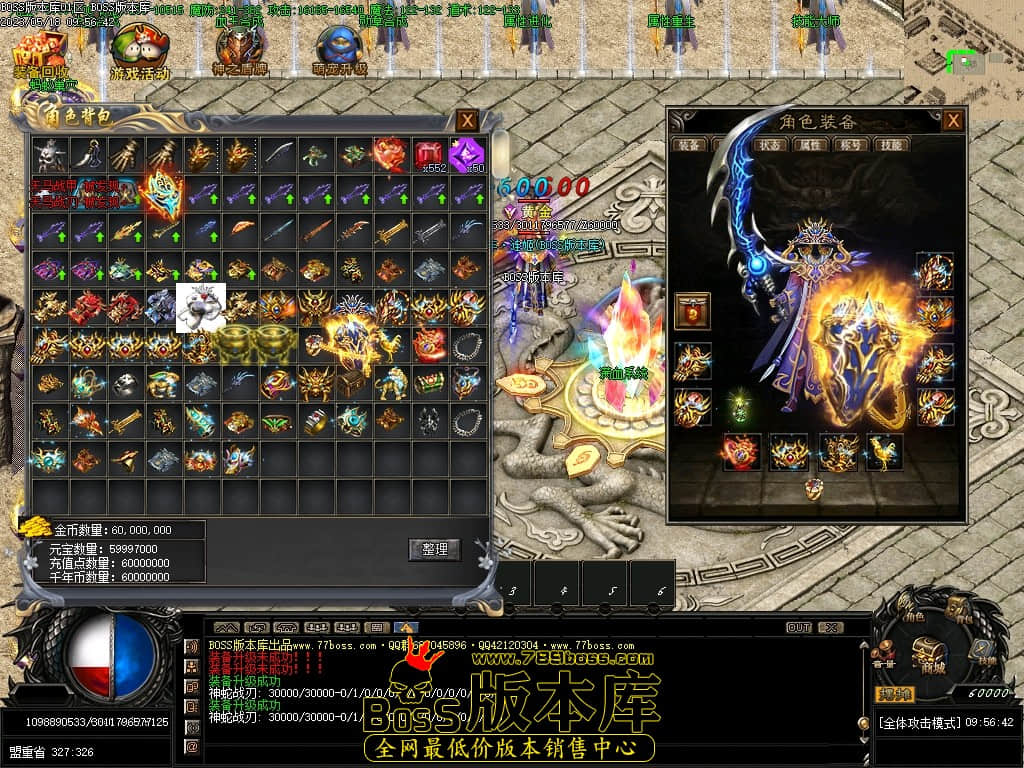Viewport: 1024px width, 768px height.
Task: Click the 探索 button below the shop wheel
Action: coord(894,694)
